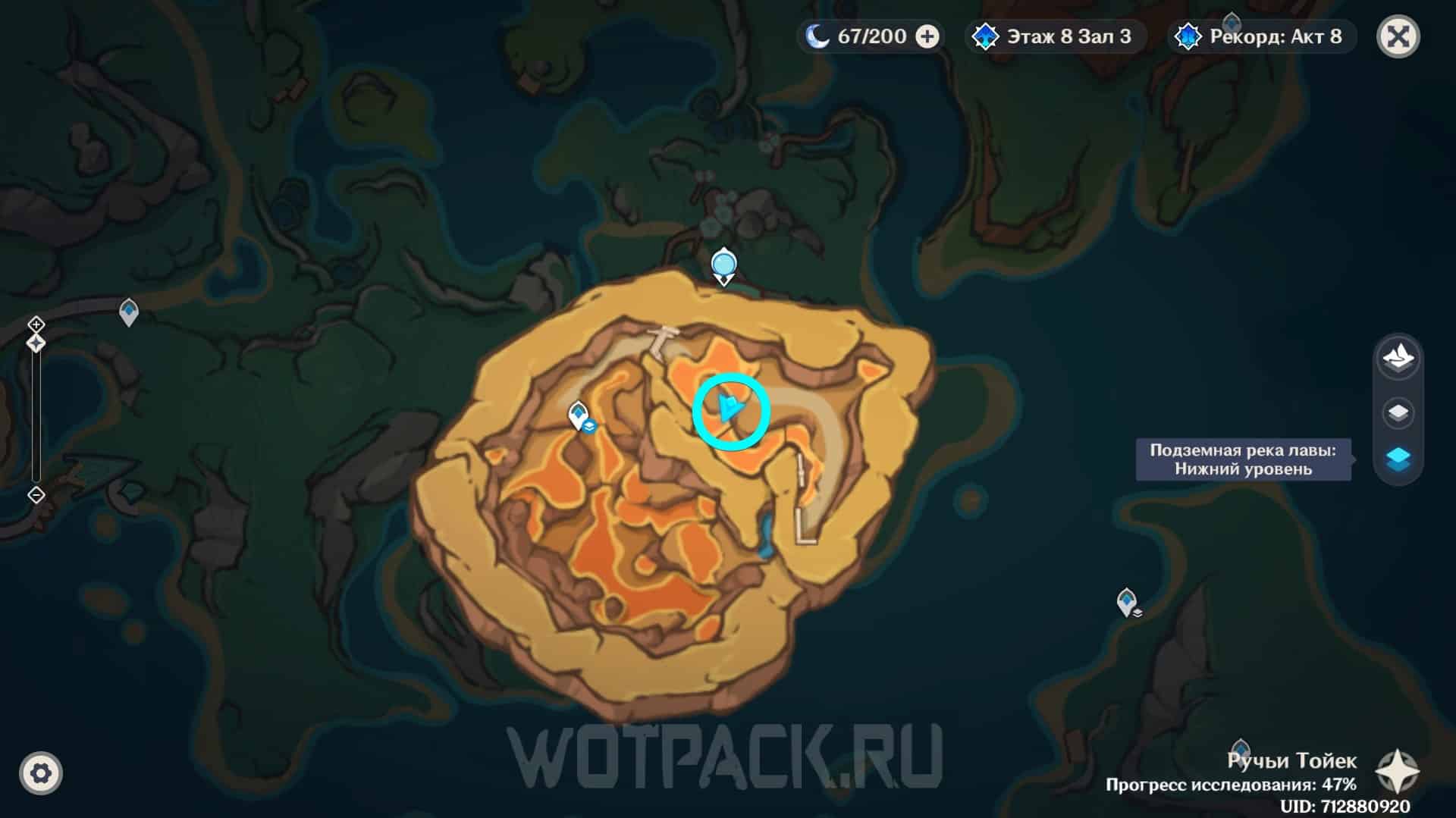Select the middle underground layer button
Screen dimensions: 1456x818
click(1398, 413)
